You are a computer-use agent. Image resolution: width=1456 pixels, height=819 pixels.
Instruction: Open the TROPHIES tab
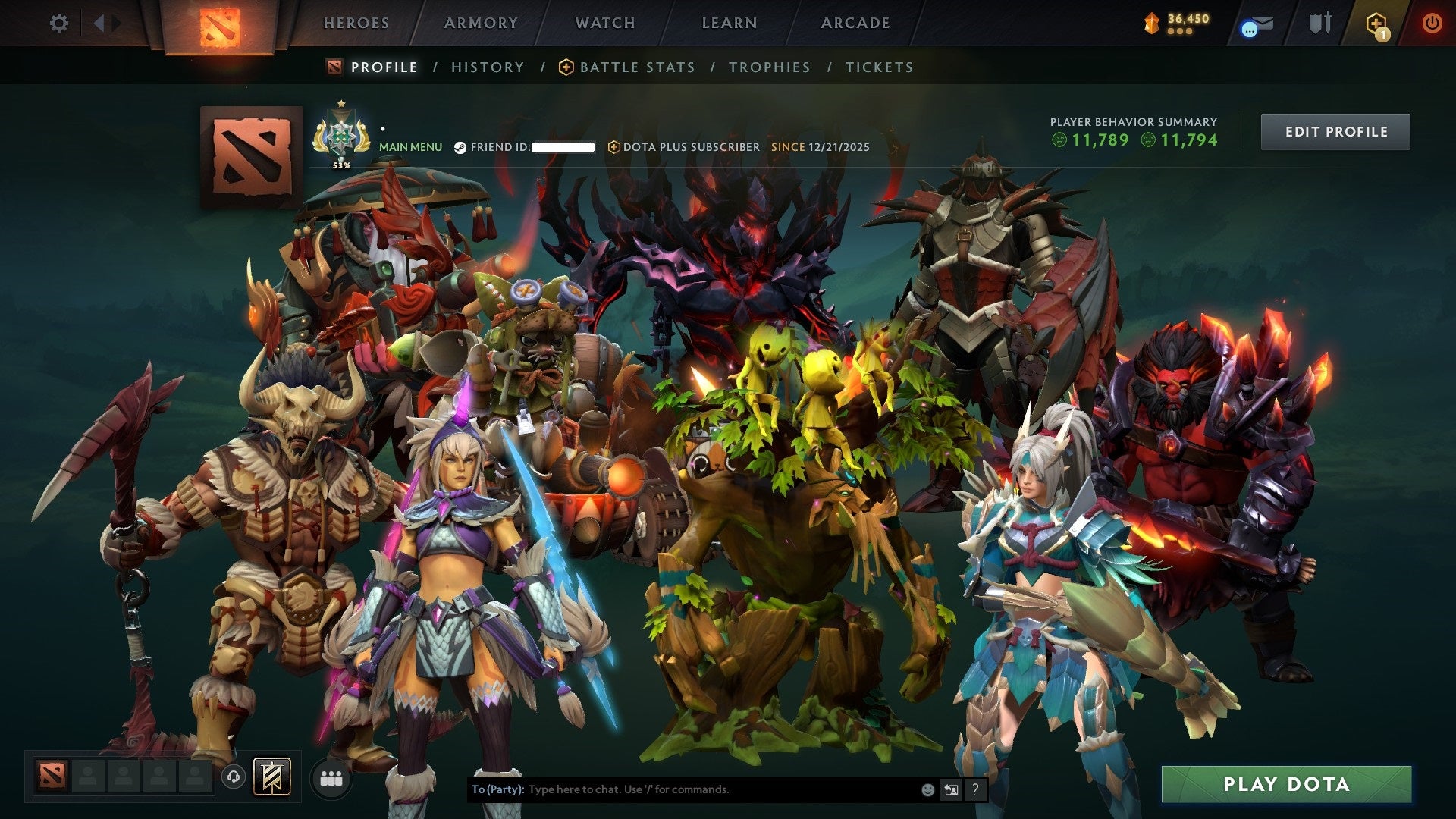tap(769, 67)
